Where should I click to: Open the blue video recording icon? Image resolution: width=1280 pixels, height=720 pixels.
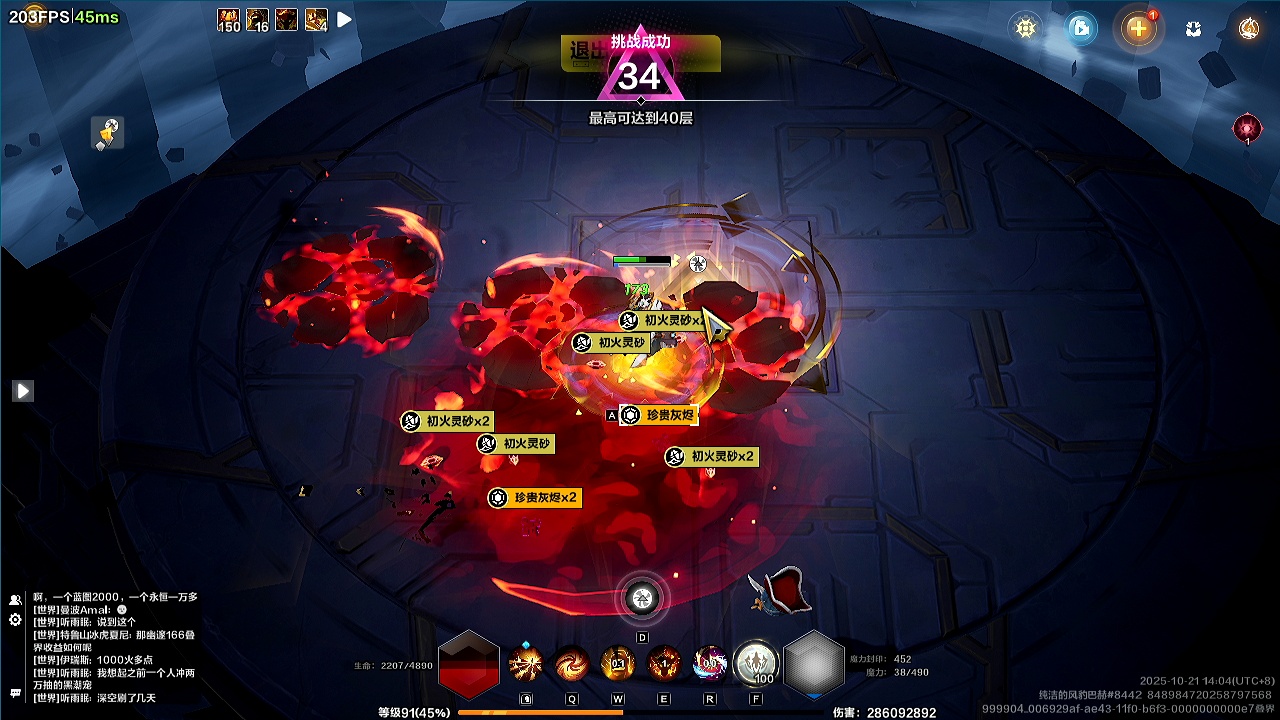point(1081,28)
